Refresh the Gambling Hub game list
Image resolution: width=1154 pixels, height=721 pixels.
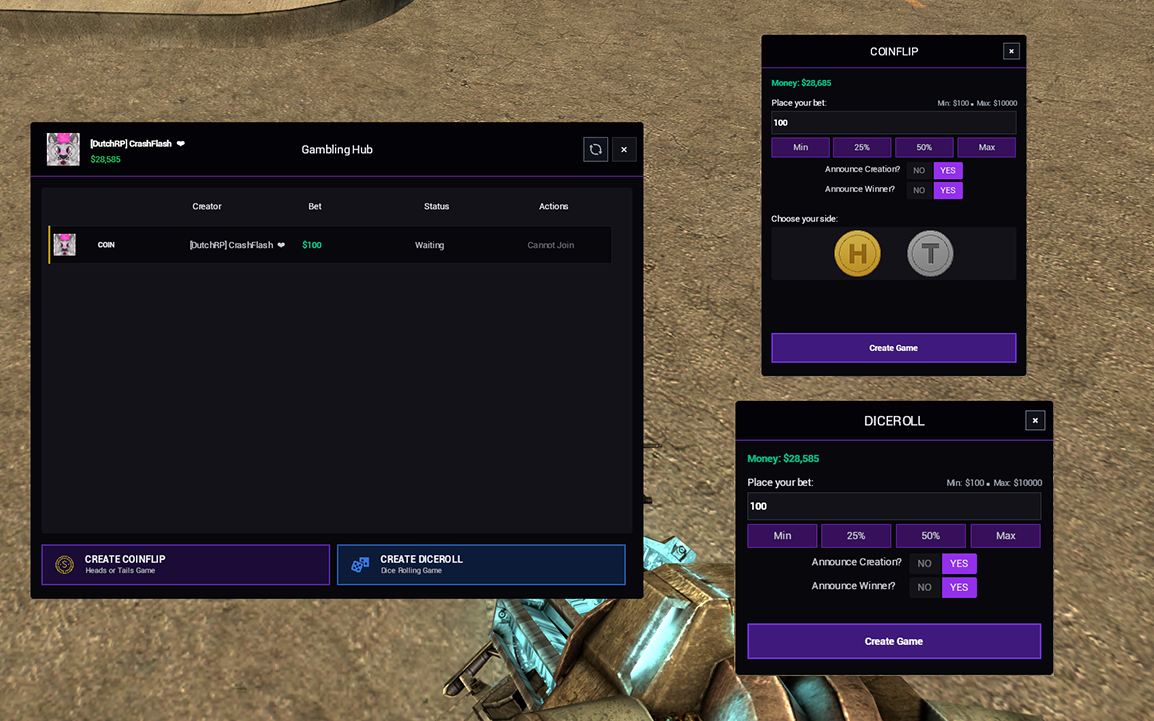coord(595,149)
